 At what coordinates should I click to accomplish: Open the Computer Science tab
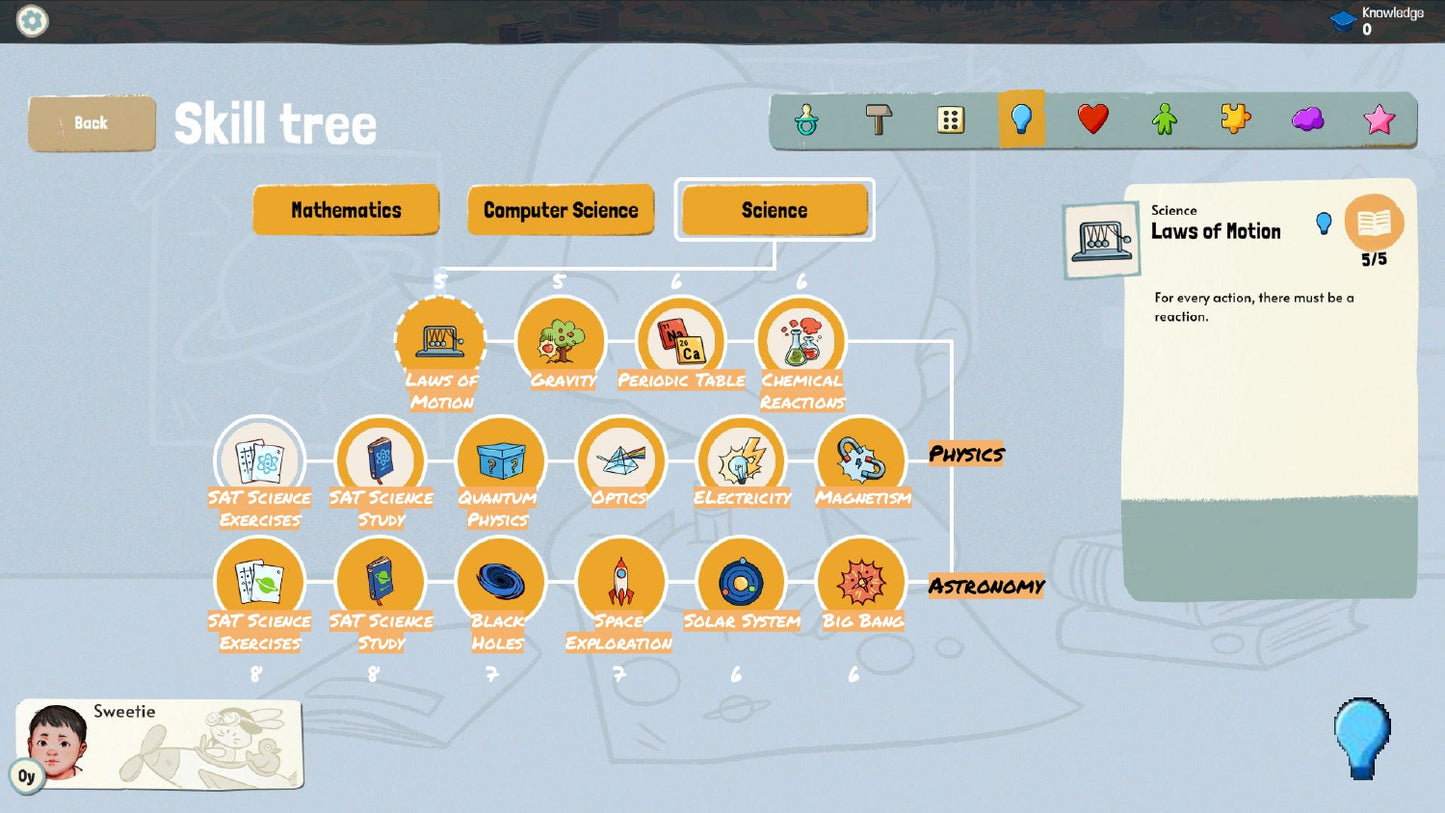pyautogui.click(x=560, y=210)
